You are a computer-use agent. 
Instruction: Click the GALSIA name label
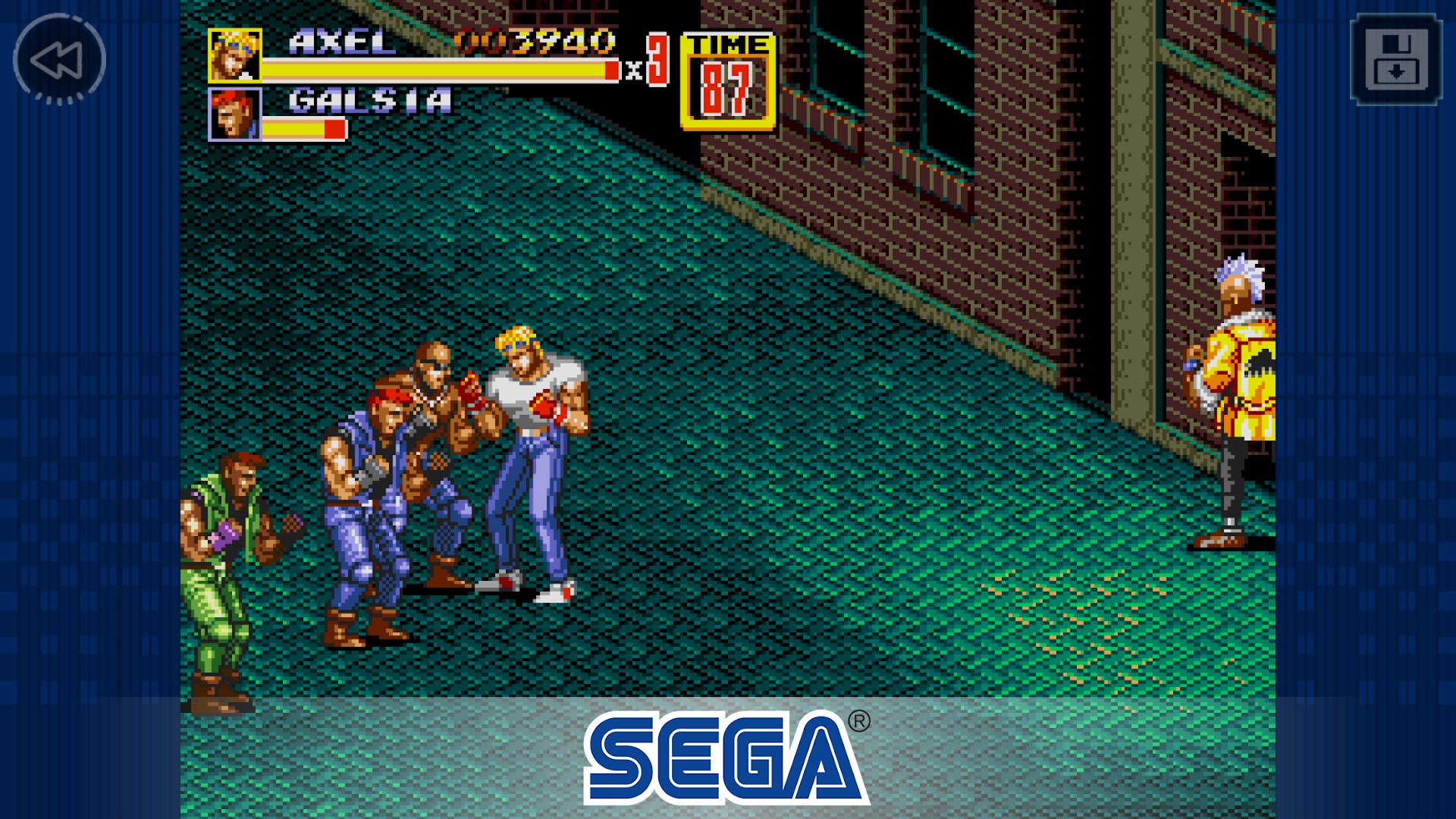pyautogui.click(x=368, y=100)
